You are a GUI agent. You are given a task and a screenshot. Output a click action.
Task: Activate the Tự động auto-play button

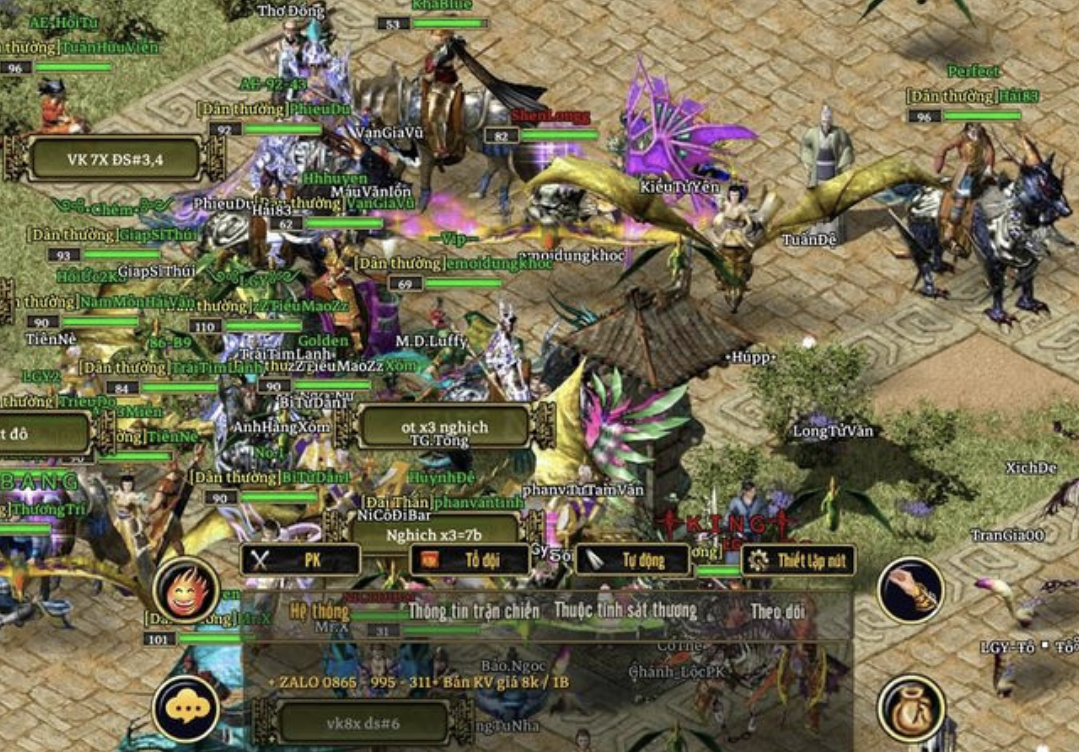click(633, 560)
